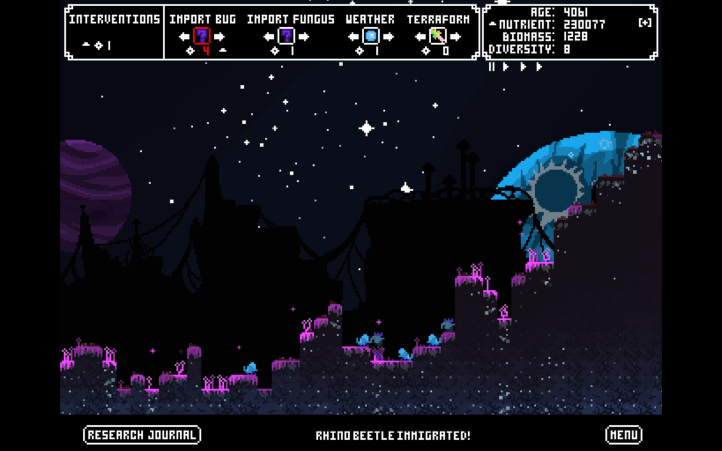The height and width of the screenshot is (451, 722).
Task: Click the right arrow under Import Fungus
Action: (304, 37)
